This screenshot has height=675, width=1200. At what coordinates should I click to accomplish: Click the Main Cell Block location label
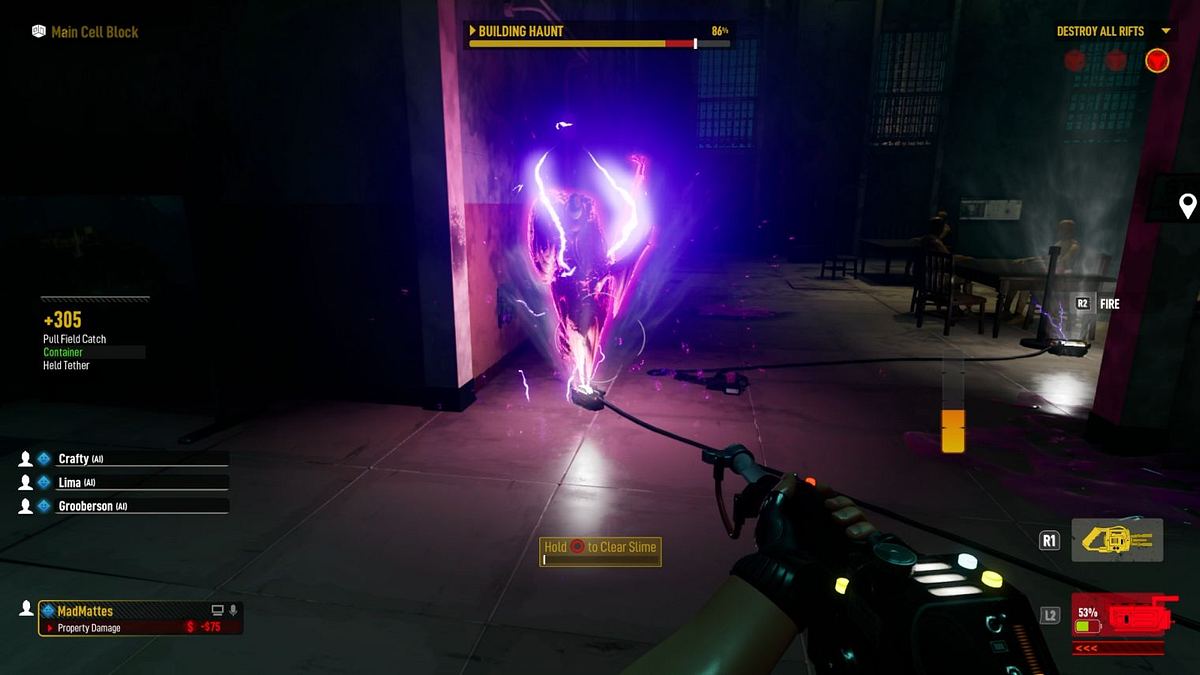click(x=95, y=32)
